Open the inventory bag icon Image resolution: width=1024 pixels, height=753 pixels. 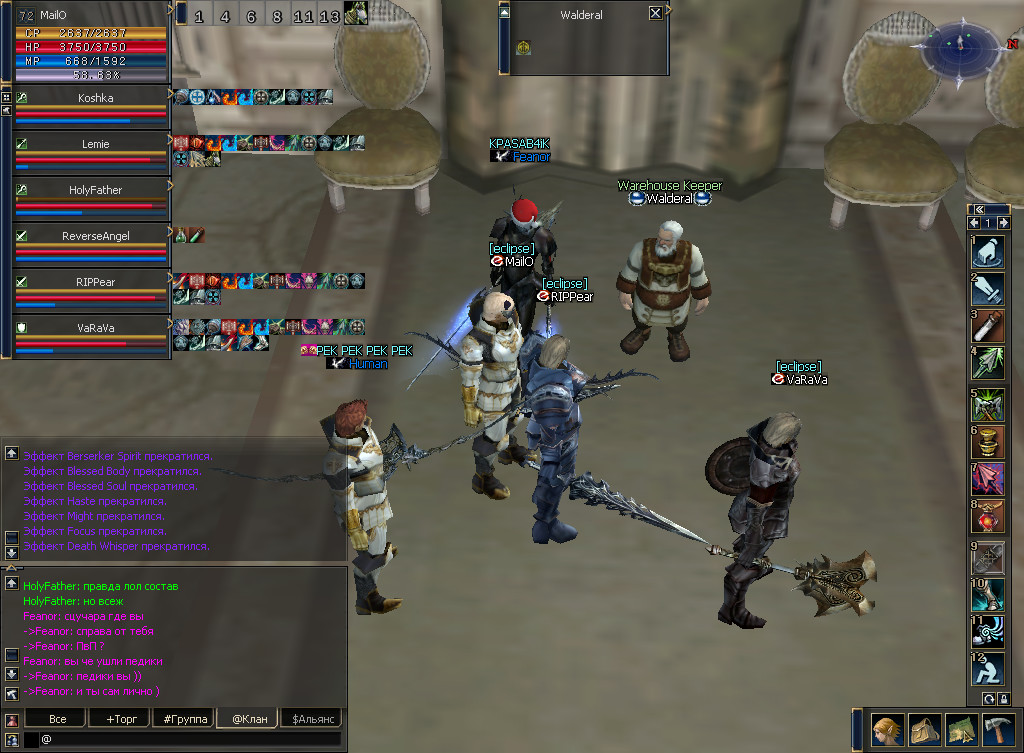925,730
